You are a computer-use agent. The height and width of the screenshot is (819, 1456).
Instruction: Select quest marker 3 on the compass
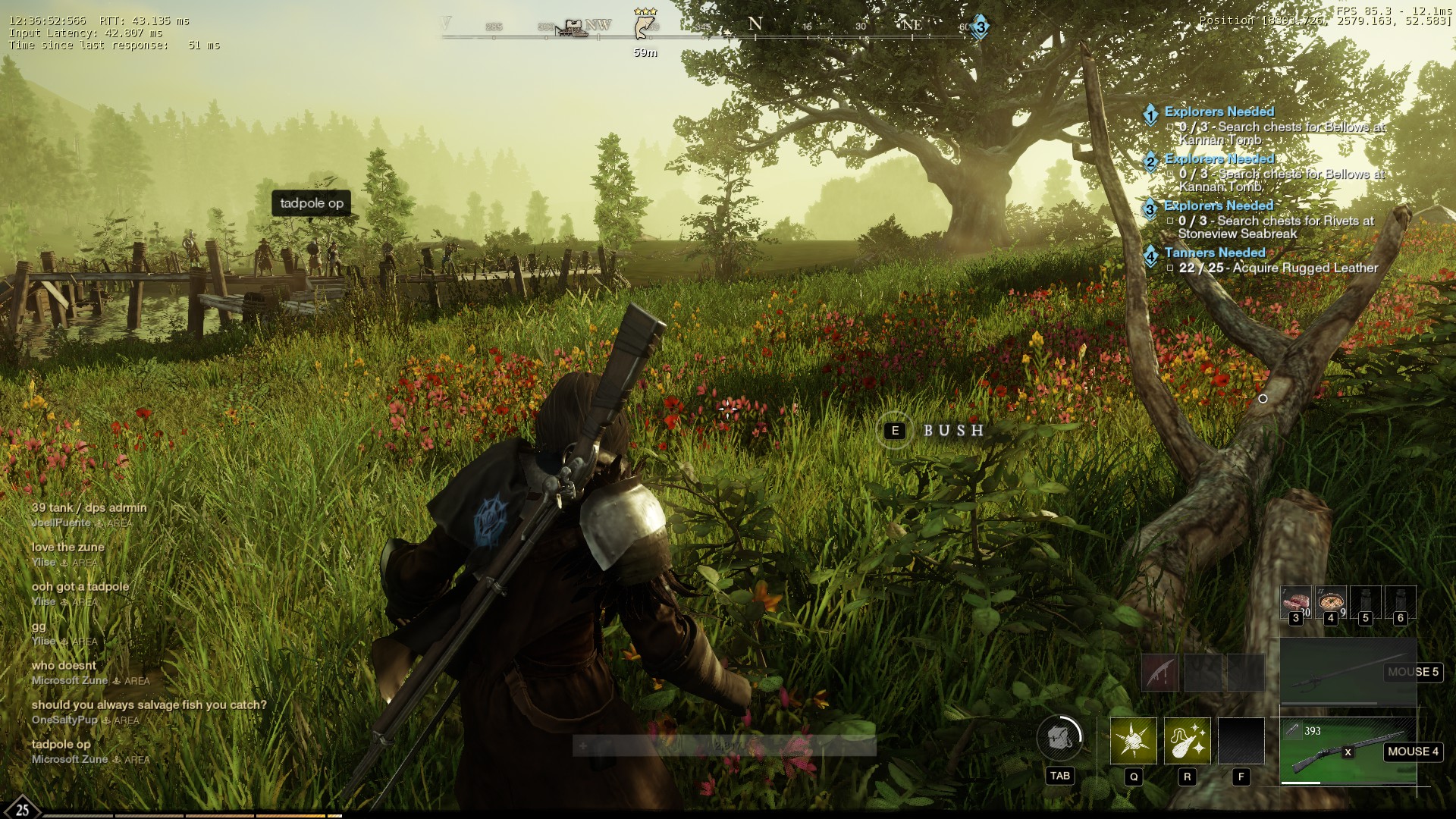point(980,27)
